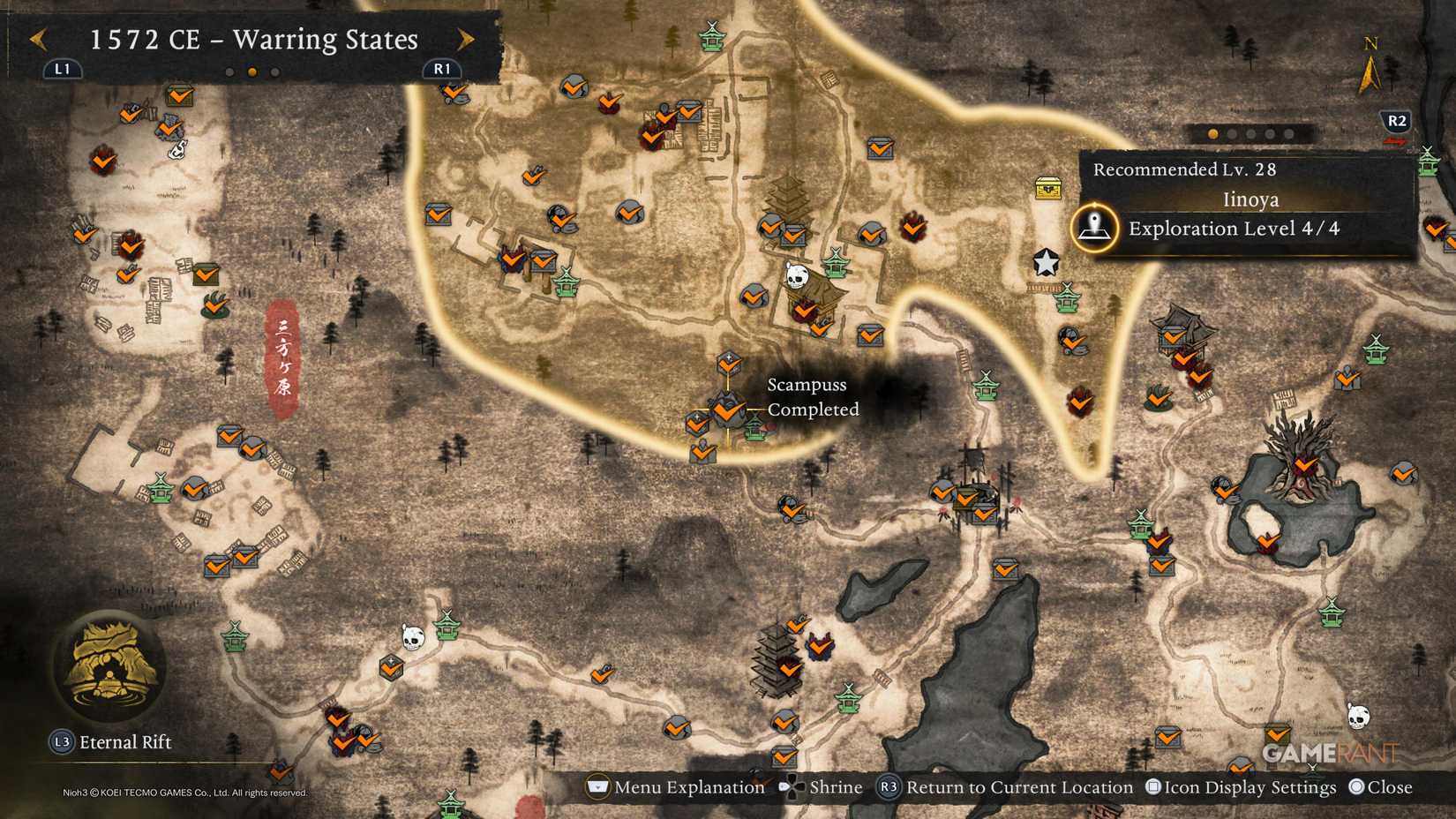Click the compass rose in the top-right corner
Screen dimensions: 1456x819
1370,62
